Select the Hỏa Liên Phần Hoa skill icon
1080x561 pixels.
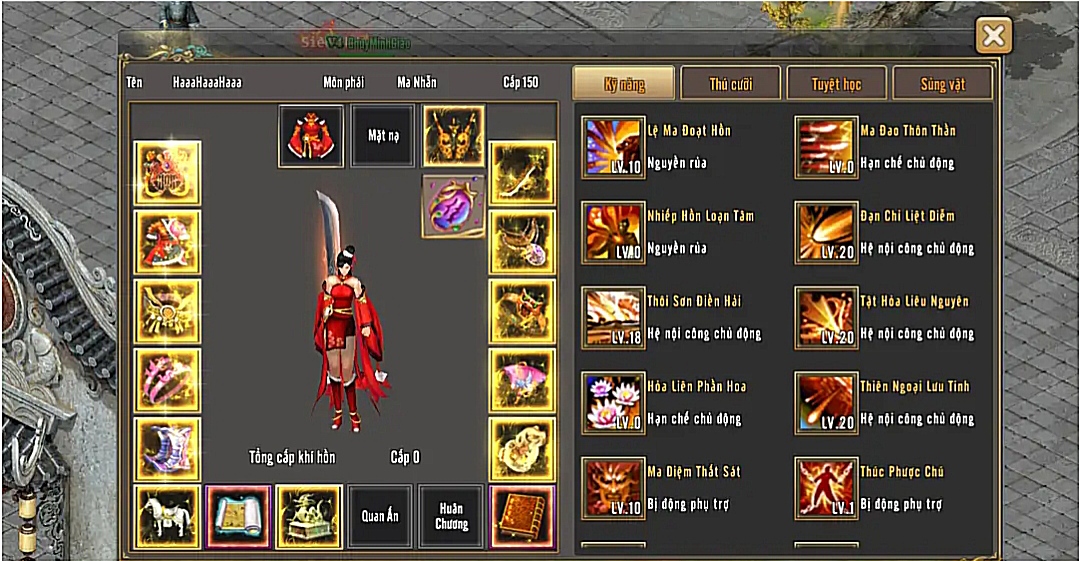613,402
